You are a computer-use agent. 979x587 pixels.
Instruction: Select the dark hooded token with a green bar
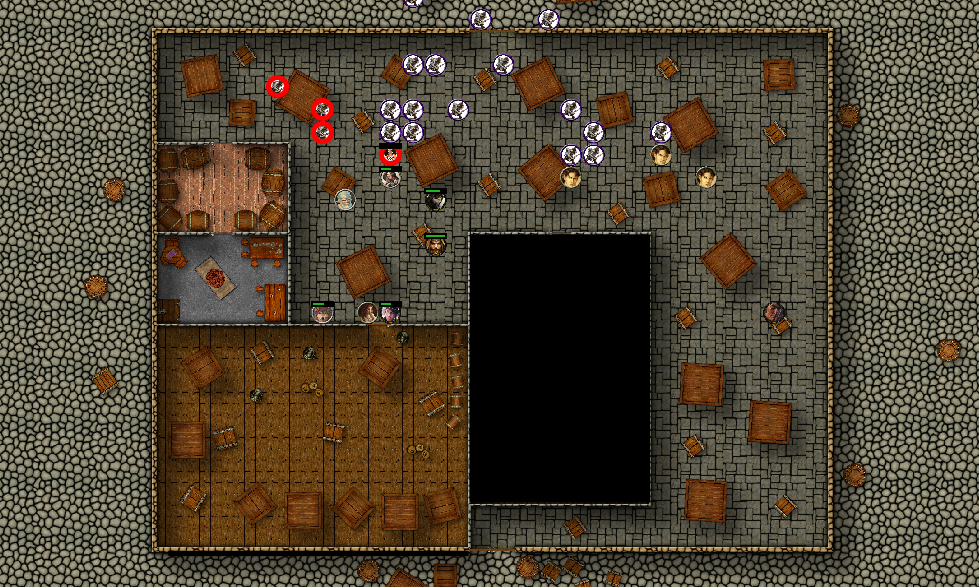click(434, 200)
